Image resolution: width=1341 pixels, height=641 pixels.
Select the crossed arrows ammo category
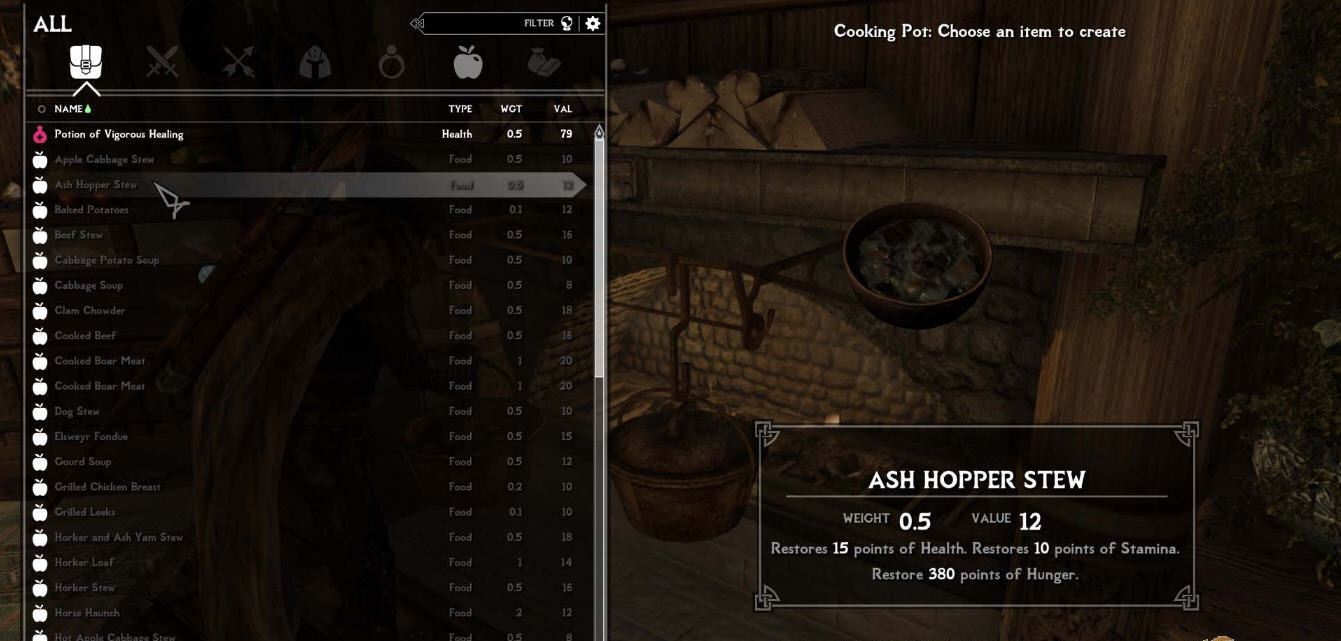click(239, 63)
